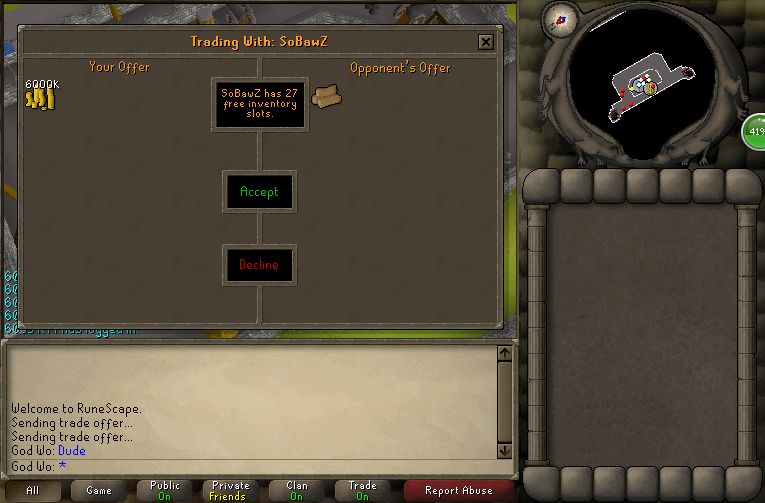Switch to the All chat tab
This screenshot has height=503, width=765.
pyautogui.click(x=33, y=490)
